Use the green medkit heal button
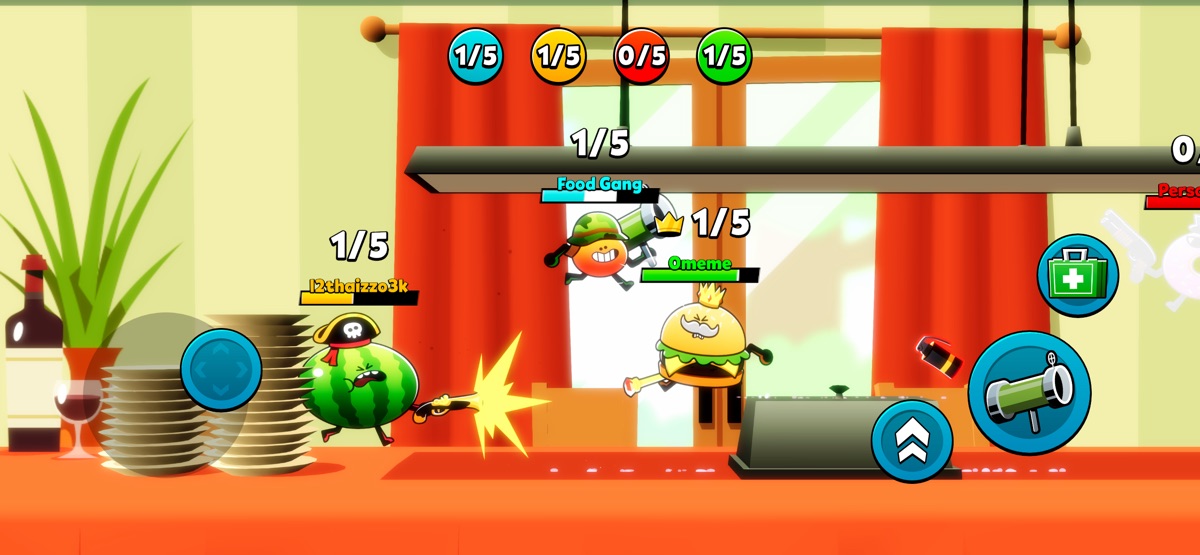The width and height of the screenshot is (1200, 555). pos(1077,276)
